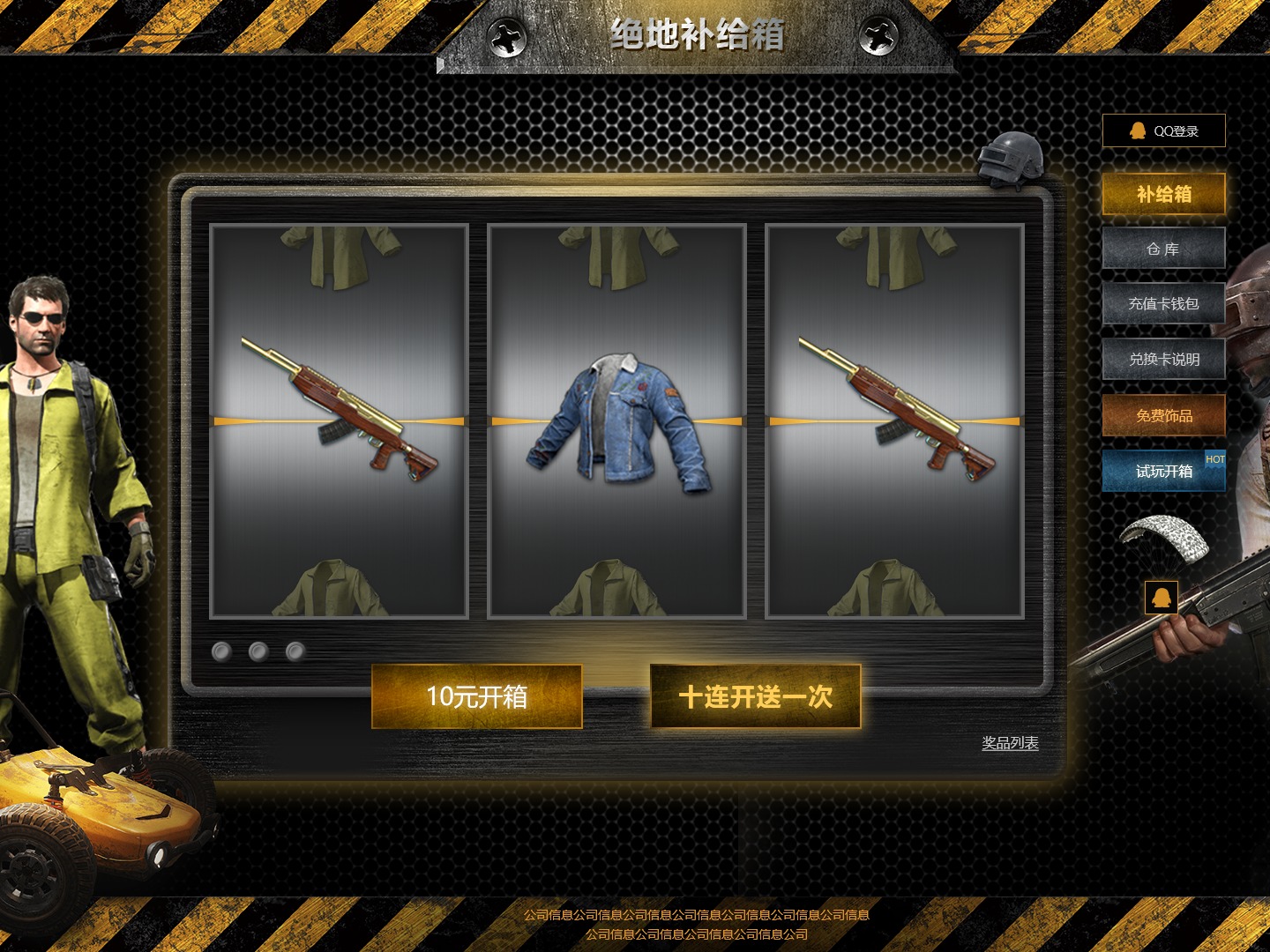
Task: Select the golden rifle in the right slot panel
Action: [893, 405]
